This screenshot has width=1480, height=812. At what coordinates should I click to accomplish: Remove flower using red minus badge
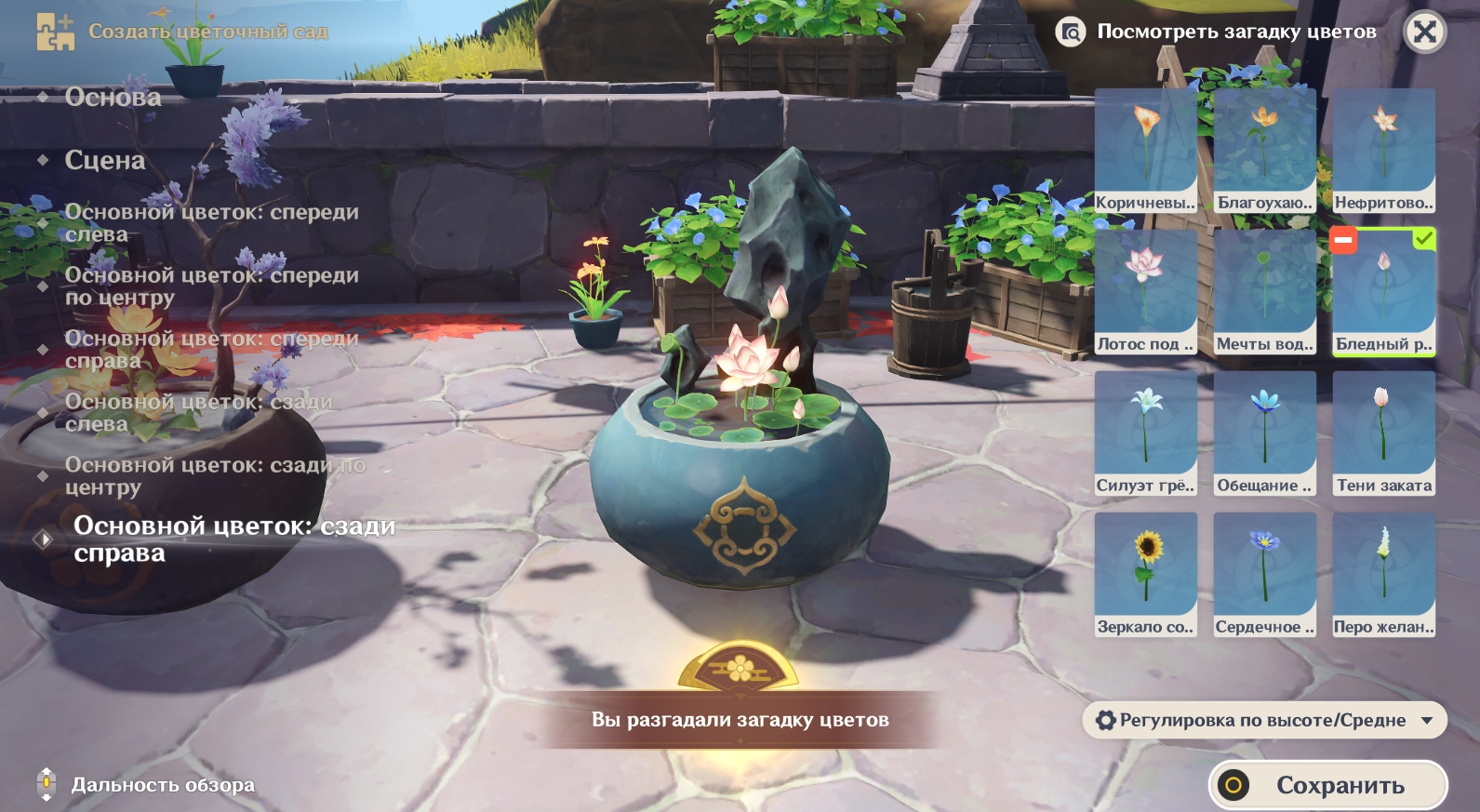[x=1343, y=240]
